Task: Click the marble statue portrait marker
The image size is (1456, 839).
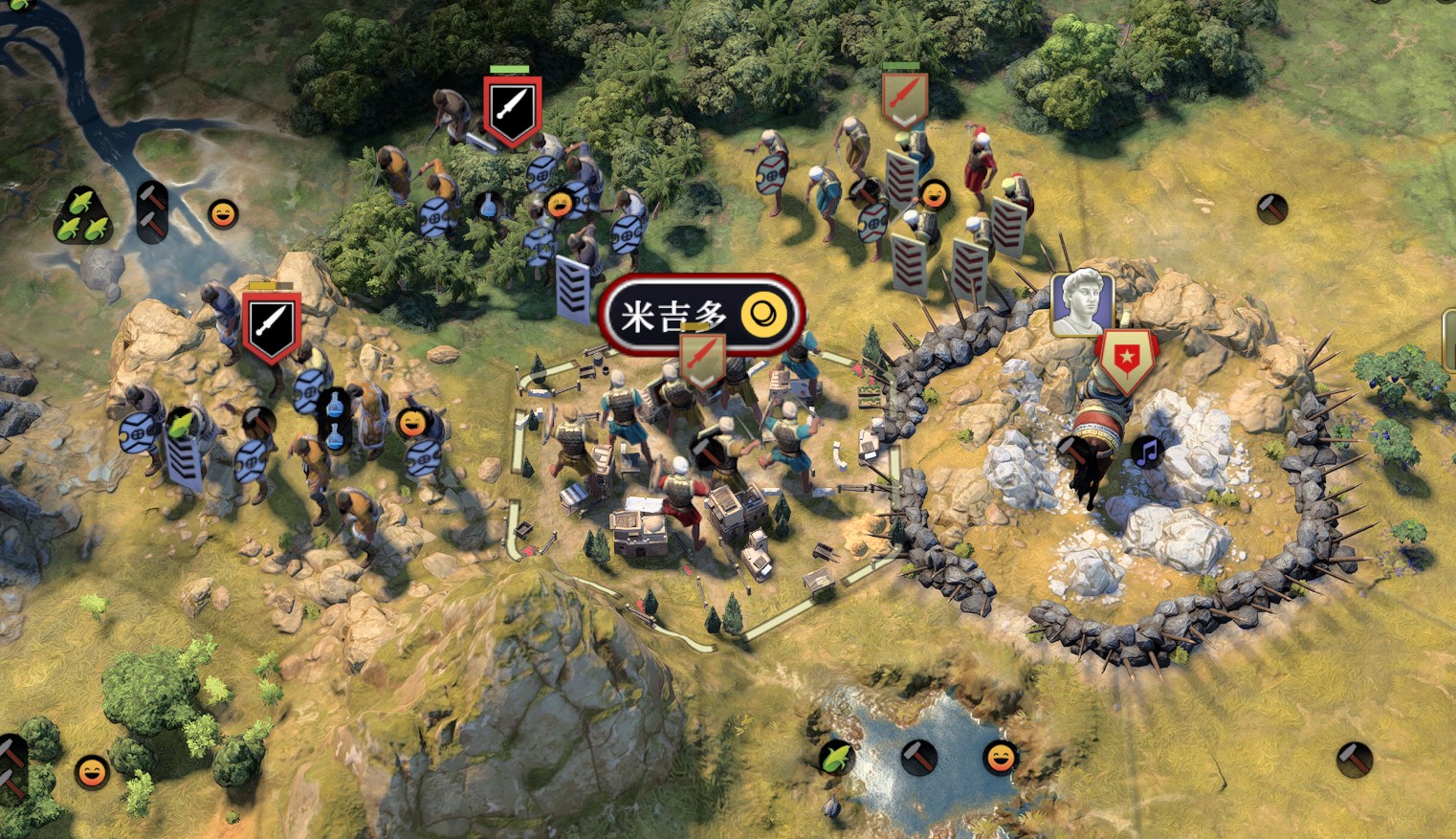Action: 1082,303
